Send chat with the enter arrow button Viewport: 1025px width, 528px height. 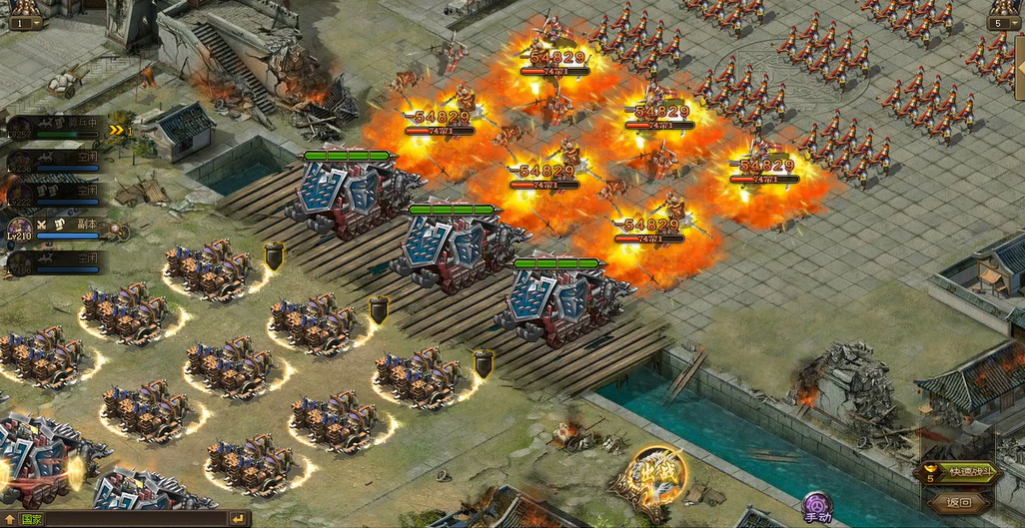239,519
